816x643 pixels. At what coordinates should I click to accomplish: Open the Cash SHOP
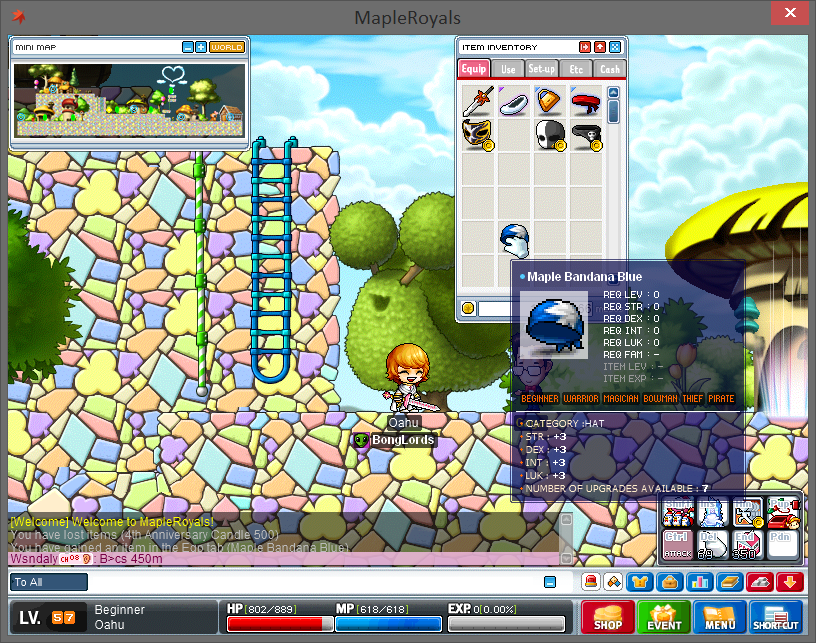[x=608, y=616]
